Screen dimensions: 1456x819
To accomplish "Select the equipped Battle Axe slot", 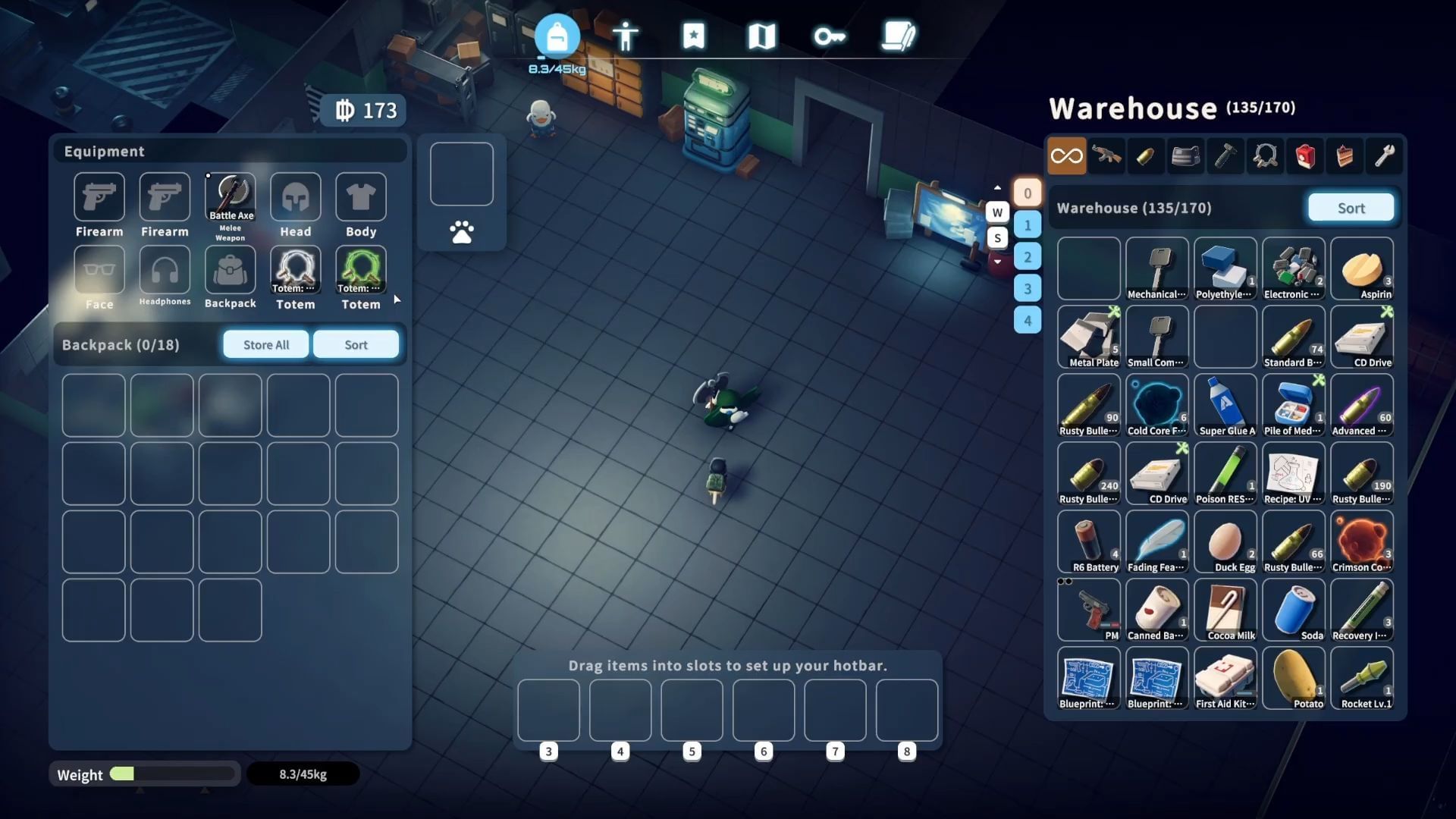I will click(x=231, y=197).
